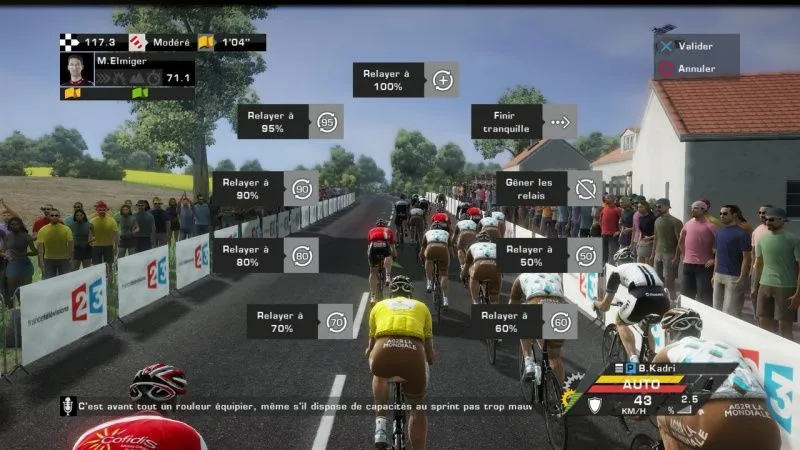The height and width of the screenshot is (450, 800).
Task: Choose the Relayer à 60% option
Action: (x=523, y=321)
